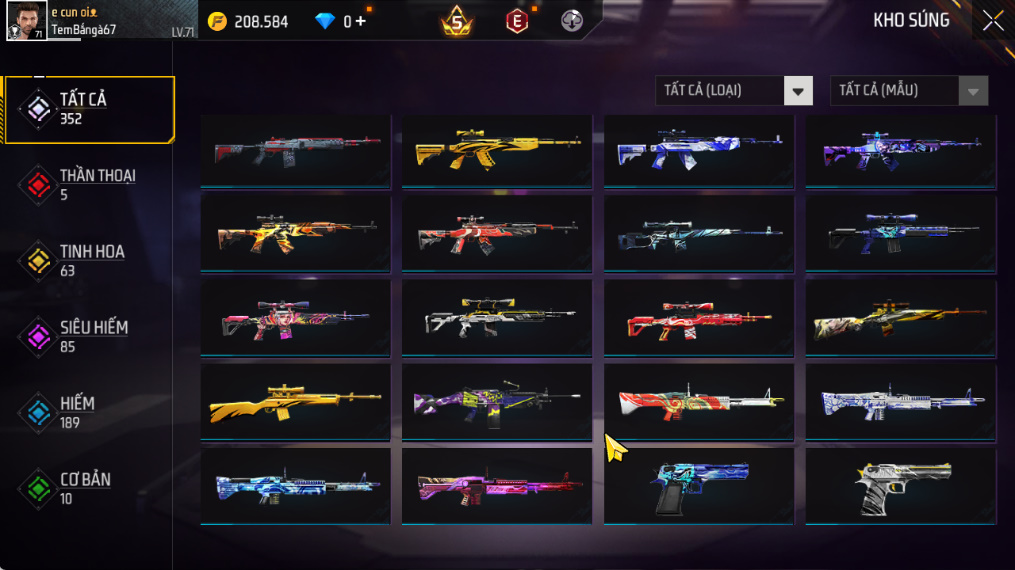
Task: Click the gold rank 5 badge
Action: [x=457, y=20]
